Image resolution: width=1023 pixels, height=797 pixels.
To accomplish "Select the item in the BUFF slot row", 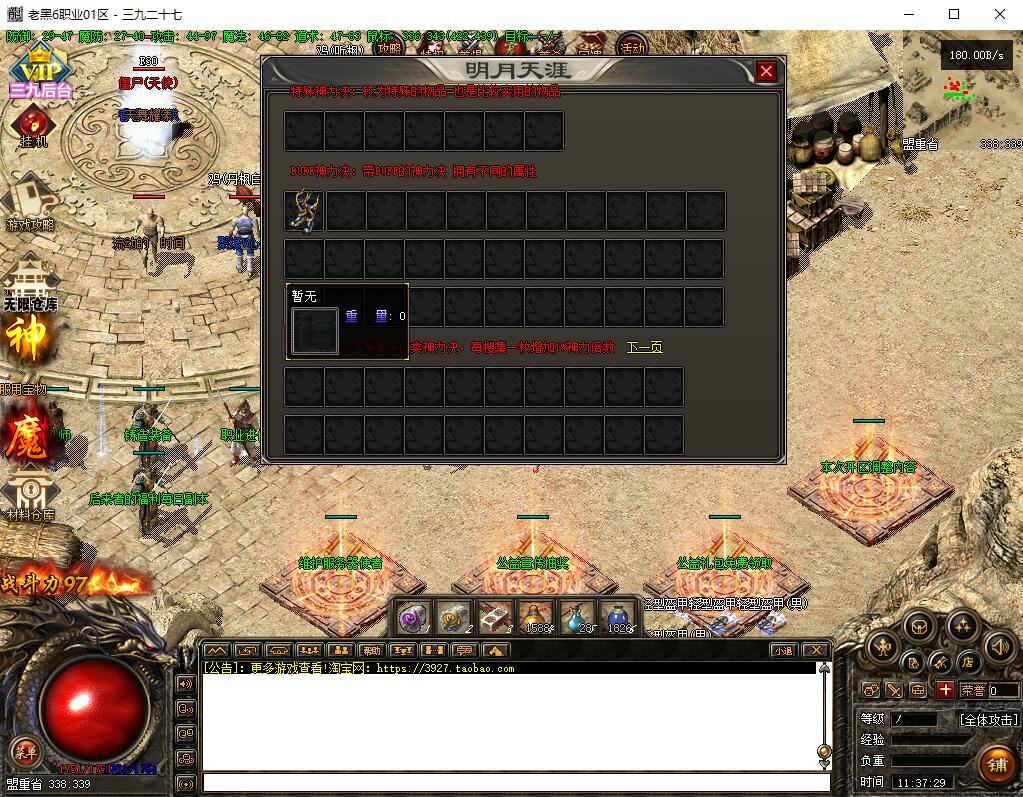I will coord(304,211).
